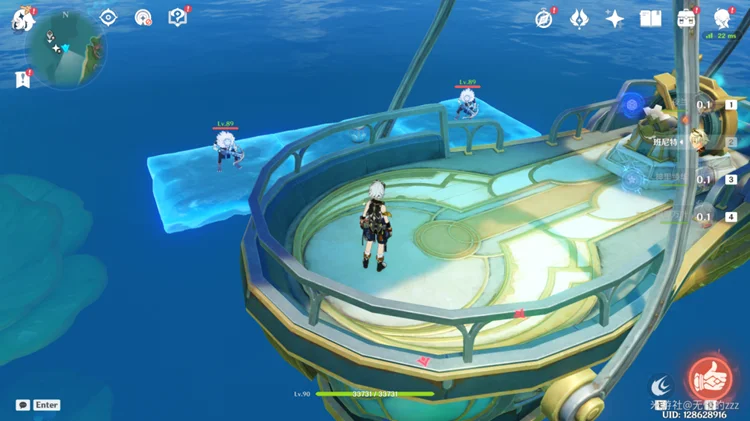Use the crescent wind elemental skill
Image resolution: width=750 pixels, height=421 pixels.
click(661, 385)
